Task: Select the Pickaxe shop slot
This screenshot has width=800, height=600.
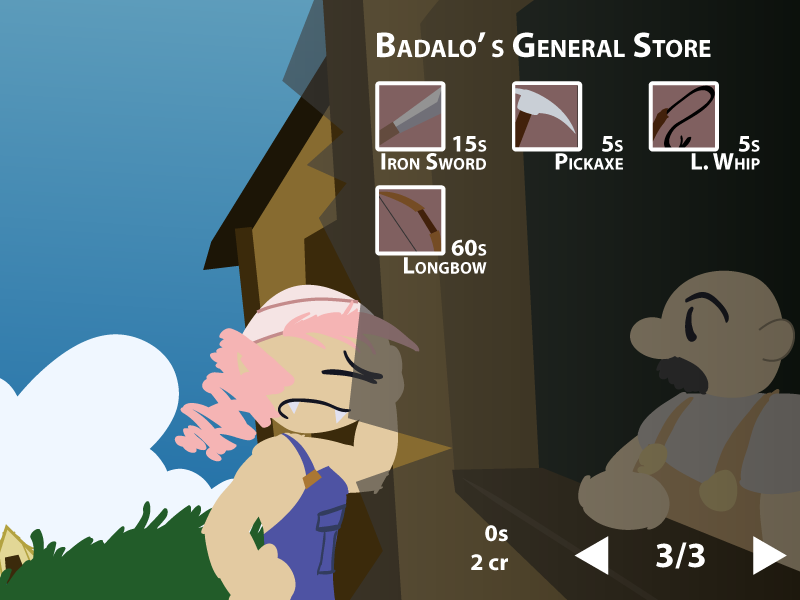Action: tap(547, 116)
